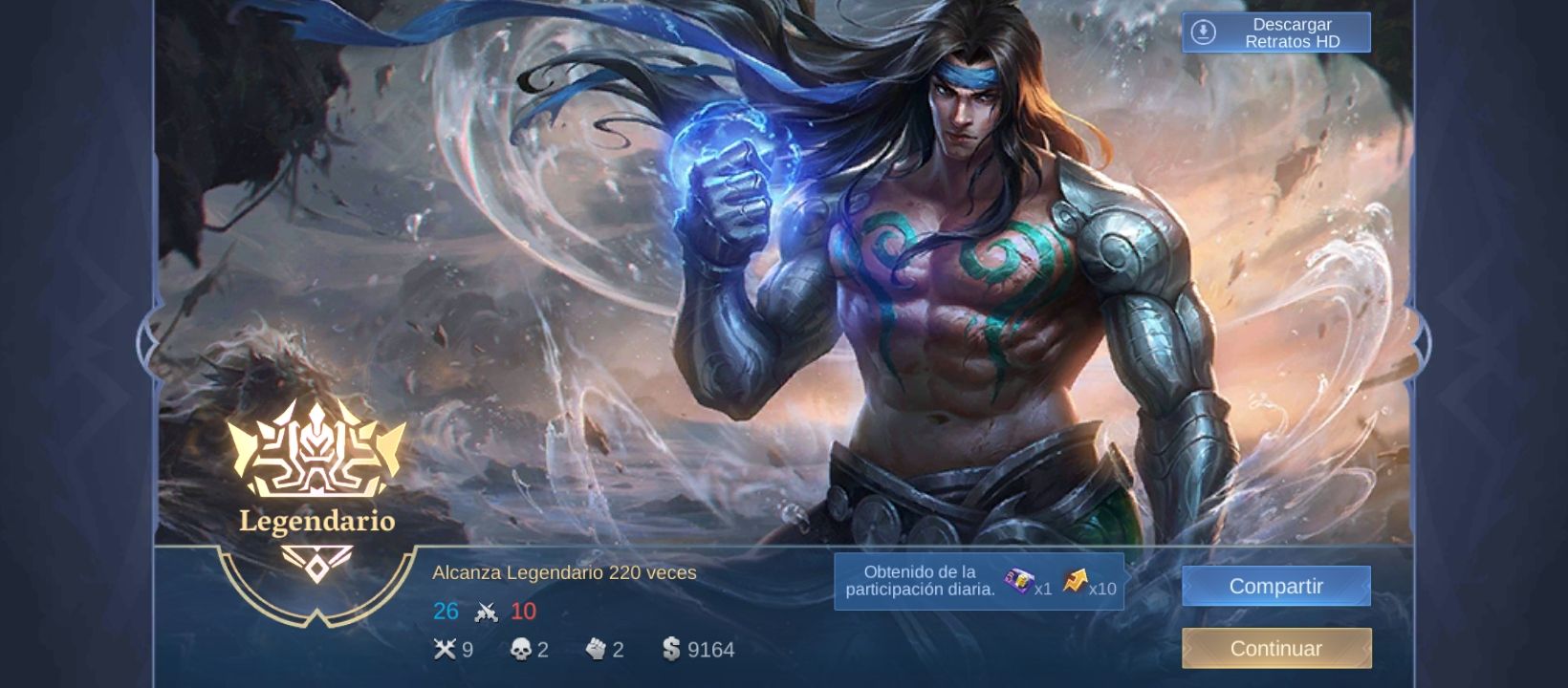Select the blue 26 victories counter
Screen dimensions: 1568x688
coord(445,611)
